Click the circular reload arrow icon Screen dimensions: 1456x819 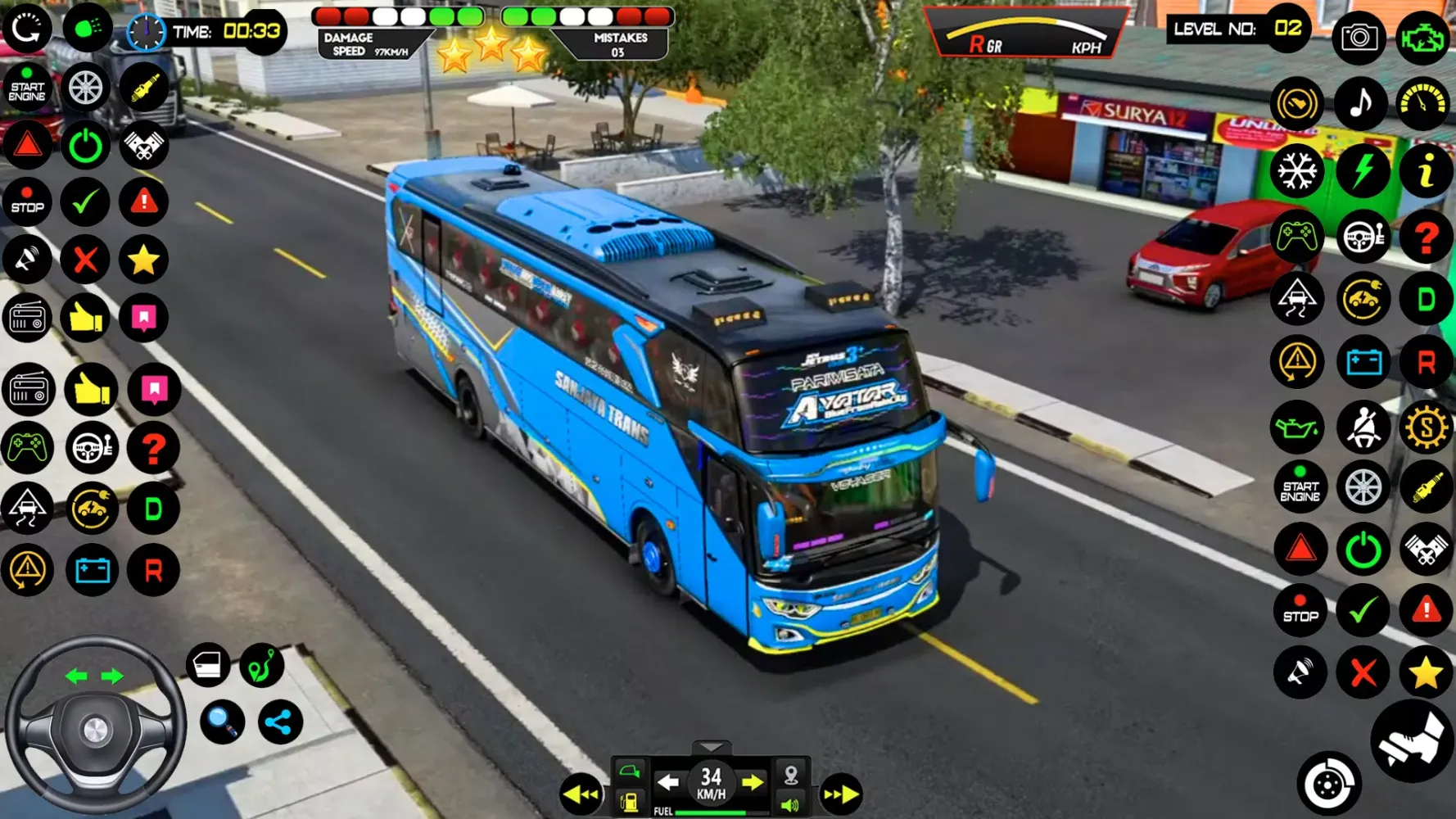(x=27, y=29)
